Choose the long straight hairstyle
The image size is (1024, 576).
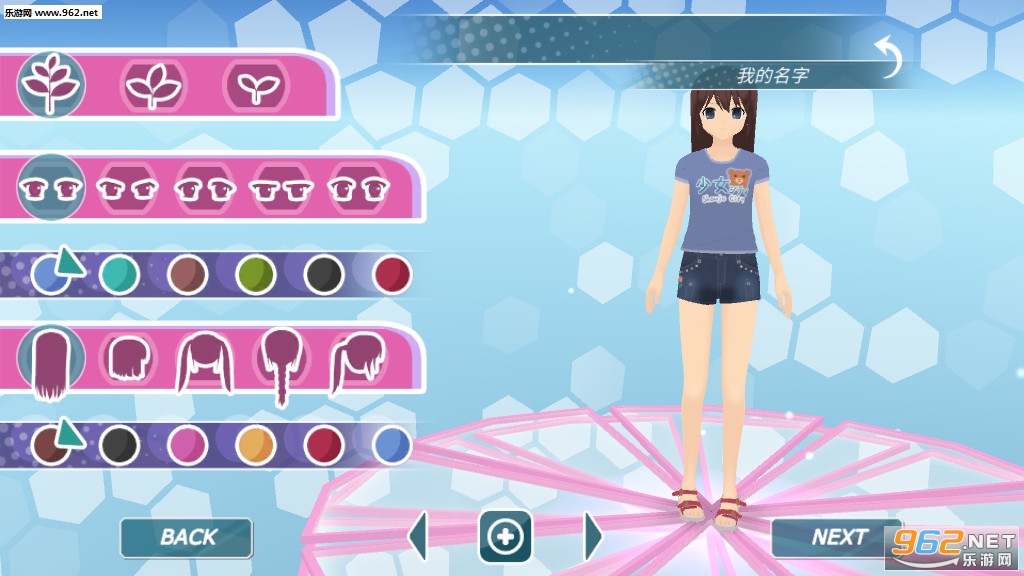coord(50,361)
